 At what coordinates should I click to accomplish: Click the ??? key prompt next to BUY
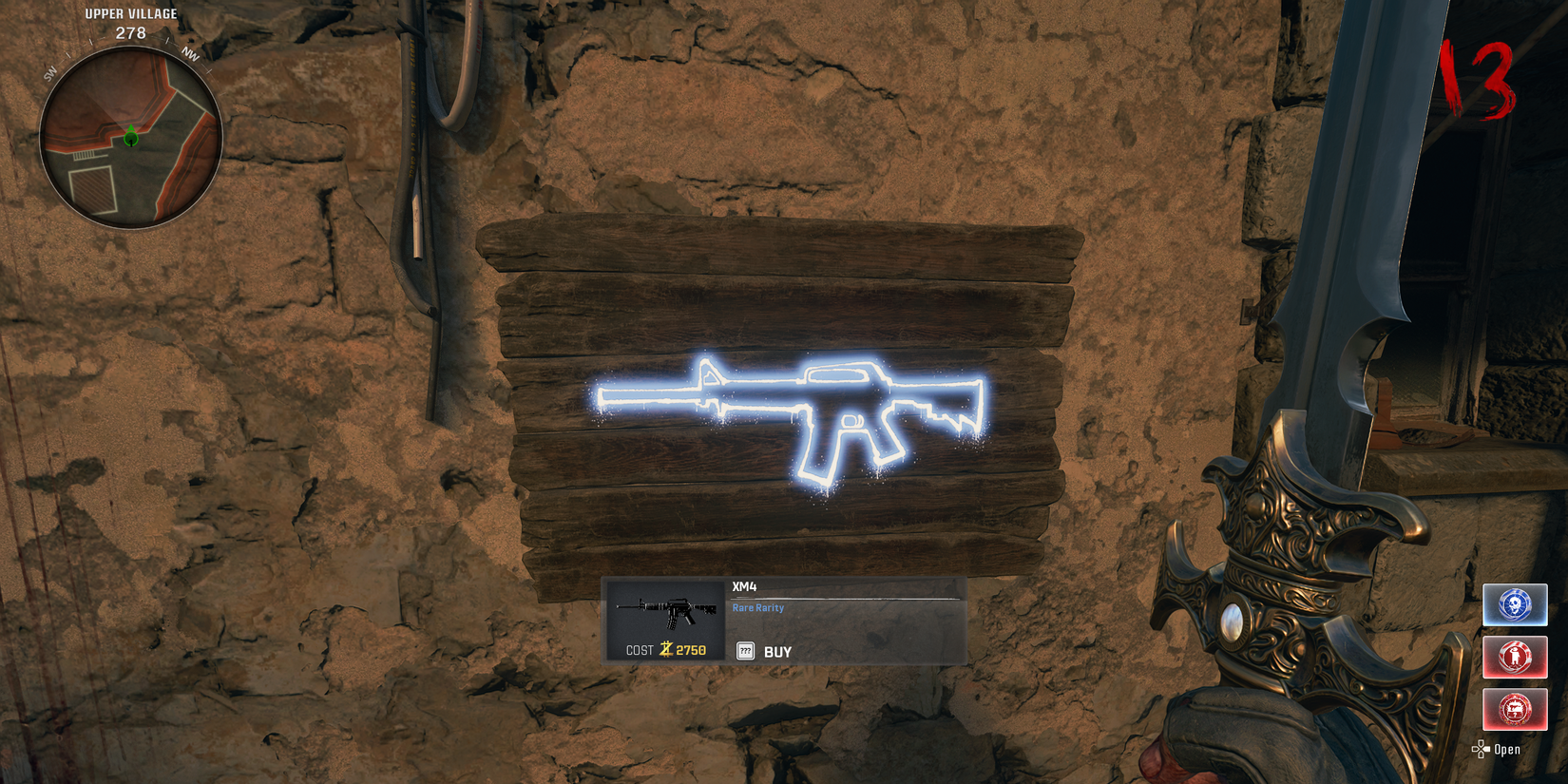(x=745, y=651)
